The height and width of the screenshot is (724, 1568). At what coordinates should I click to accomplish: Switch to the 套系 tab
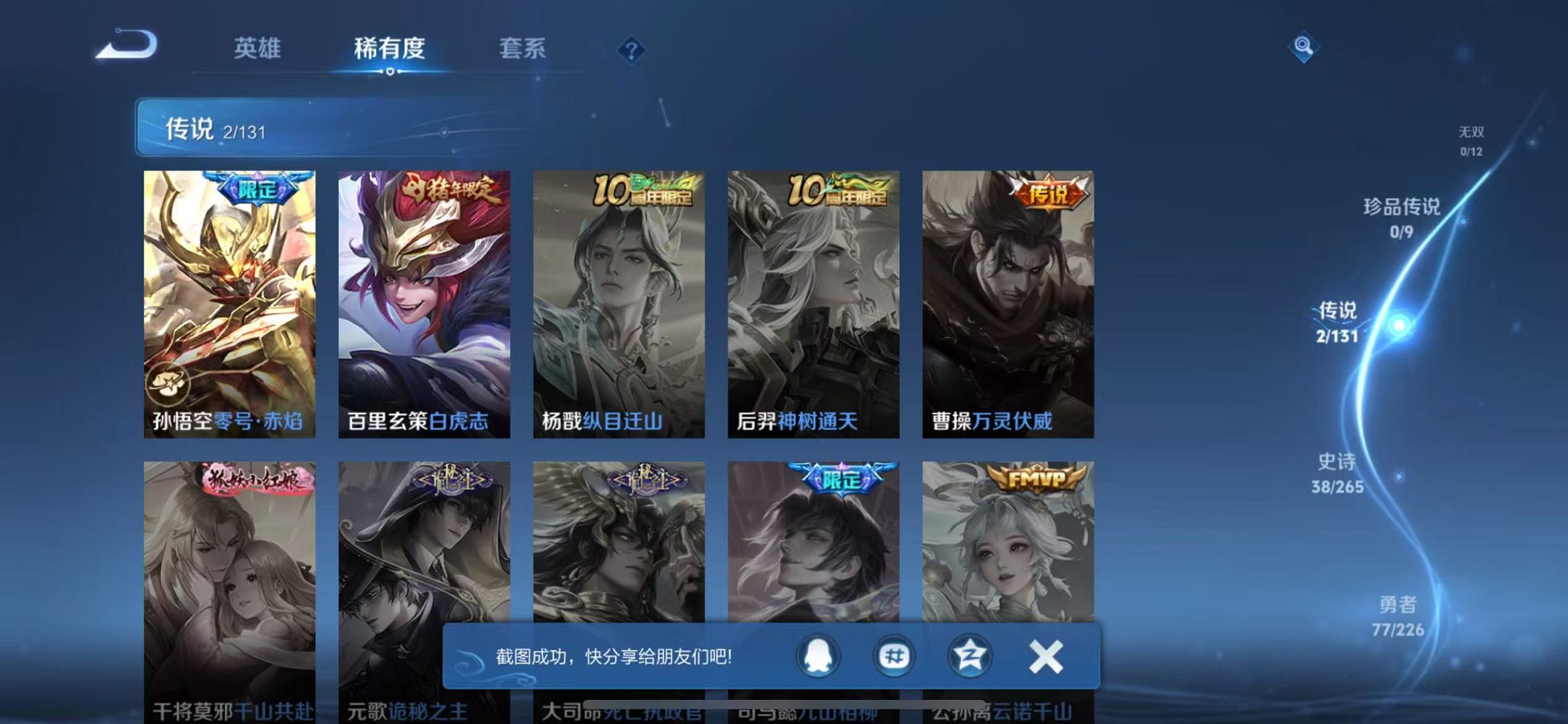(522, 48)
